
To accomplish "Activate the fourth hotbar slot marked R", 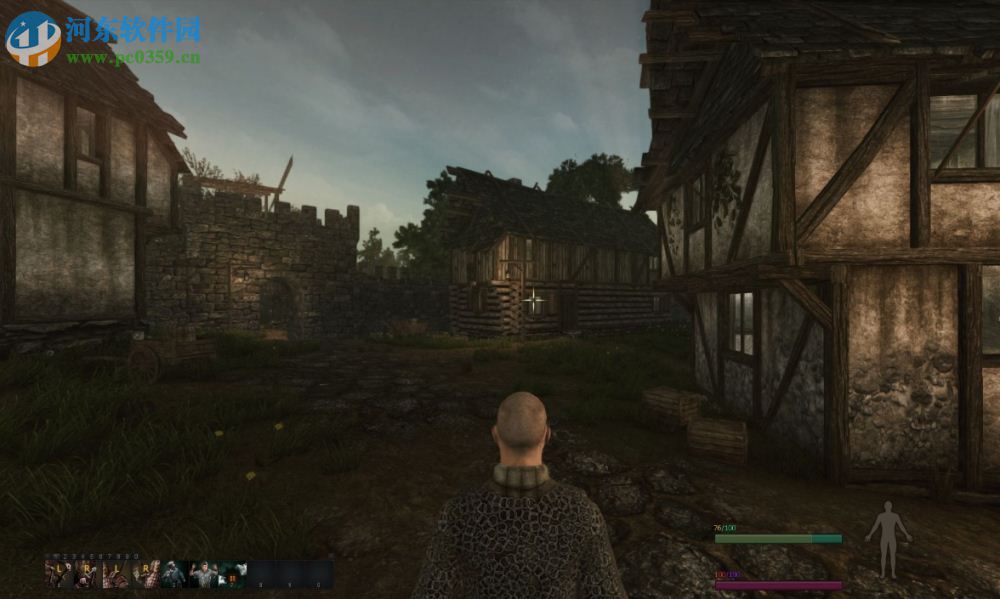I will coord(146,573).
